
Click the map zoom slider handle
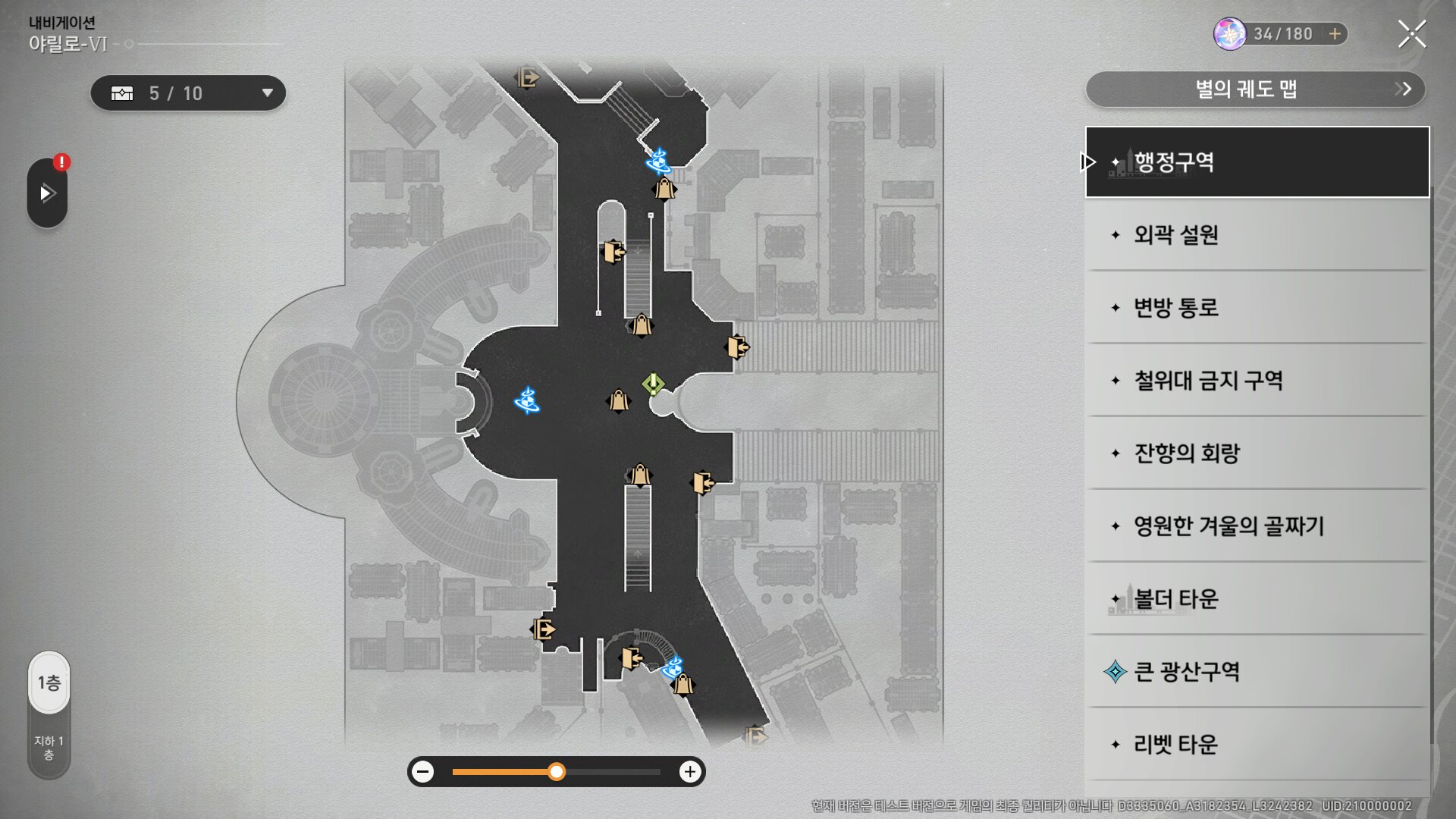pos(557,772)
